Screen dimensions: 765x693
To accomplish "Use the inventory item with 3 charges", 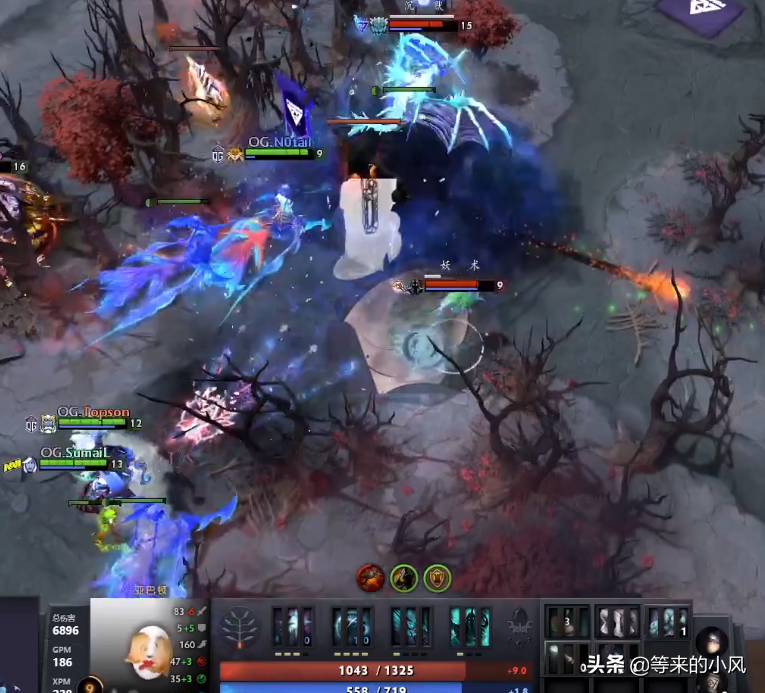I will pyautogui.click(x=567, y=622).
